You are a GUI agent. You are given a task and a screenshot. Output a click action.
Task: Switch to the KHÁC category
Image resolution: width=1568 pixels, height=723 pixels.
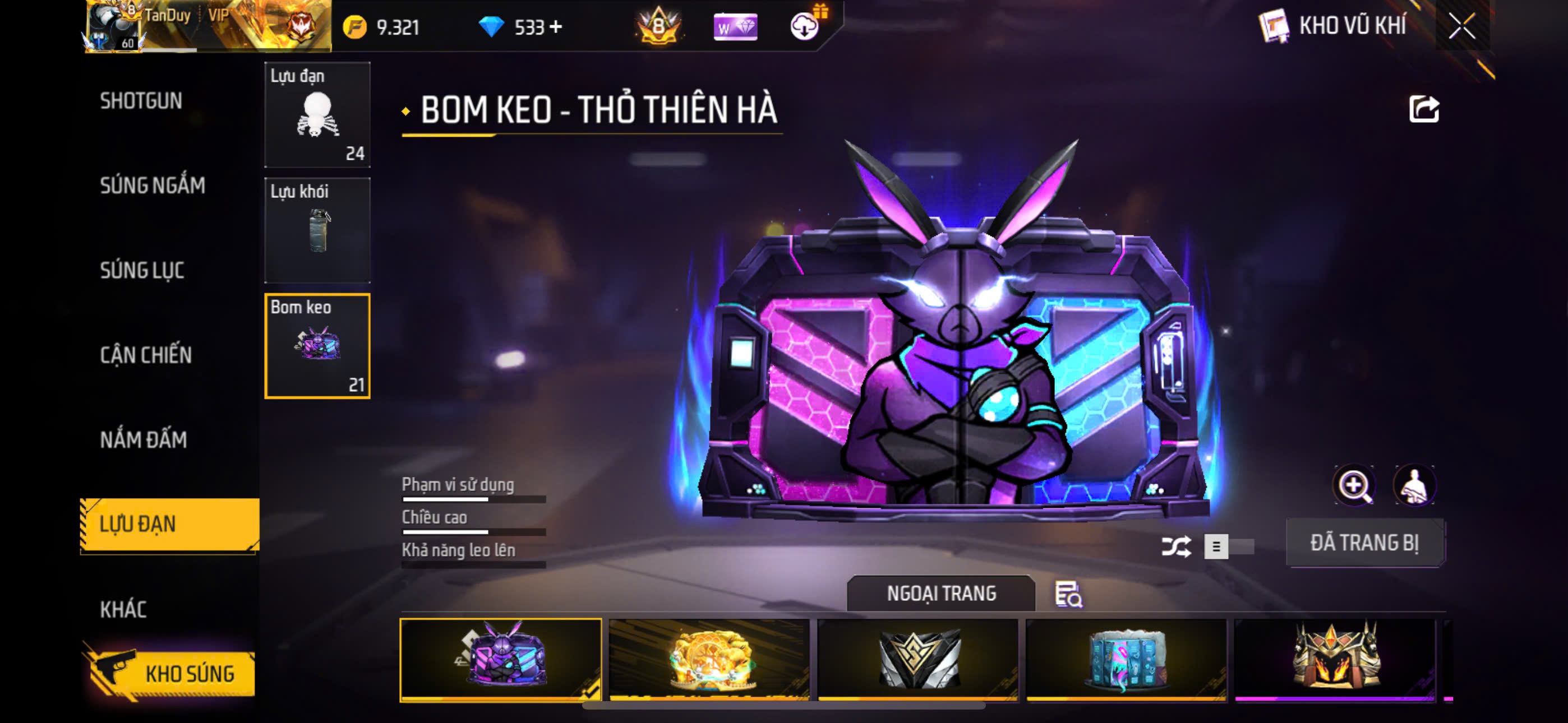coord(123,609)
